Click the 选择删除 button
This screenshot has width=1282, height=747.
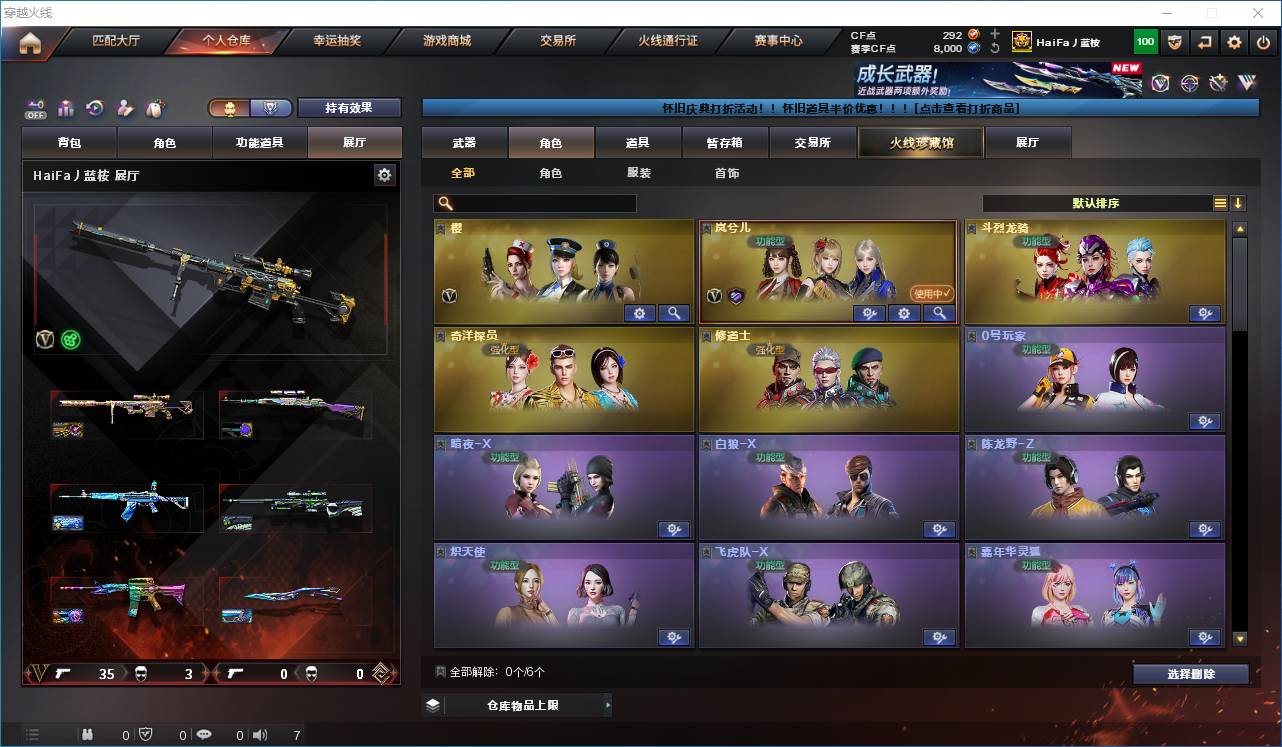click(x=1190, y=673)
